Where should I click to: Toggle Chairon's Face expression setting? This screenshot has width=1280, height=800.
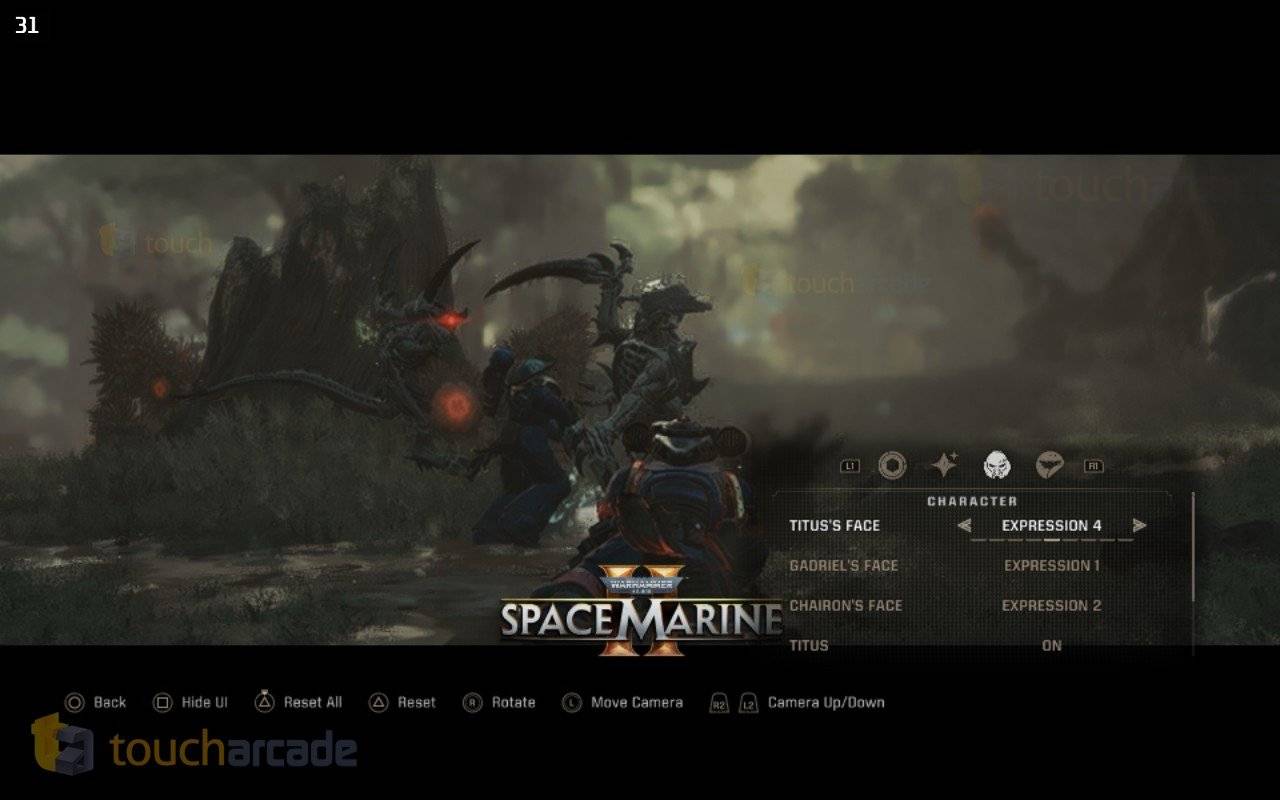point(1051,605)
